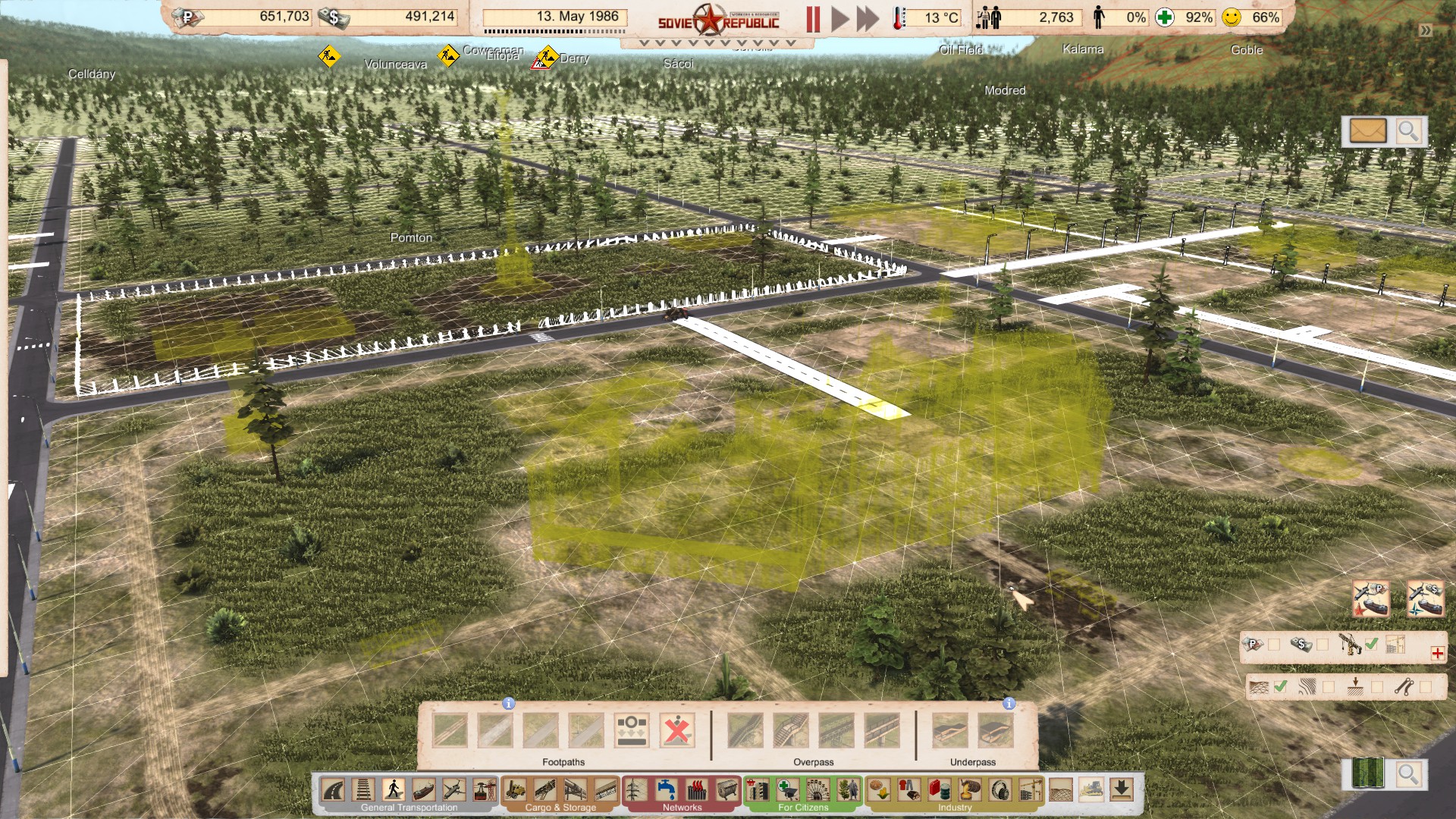Open the railway construction category
The width and height of the screenshot is (1456, 819).
point(363,789)
